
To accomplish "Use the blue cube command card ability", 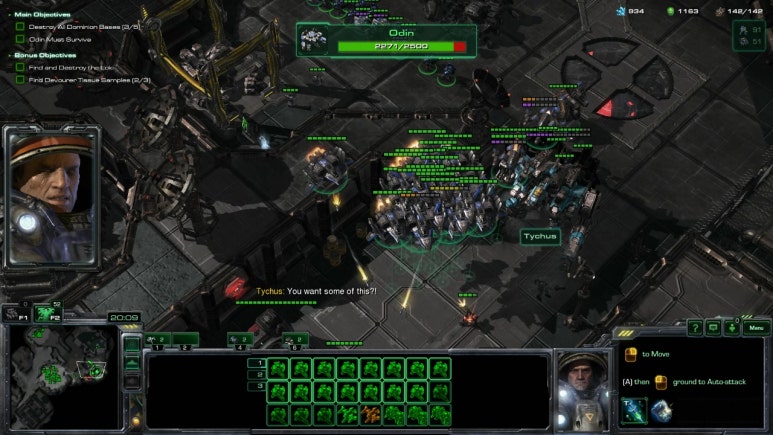I will click(659, 410).
